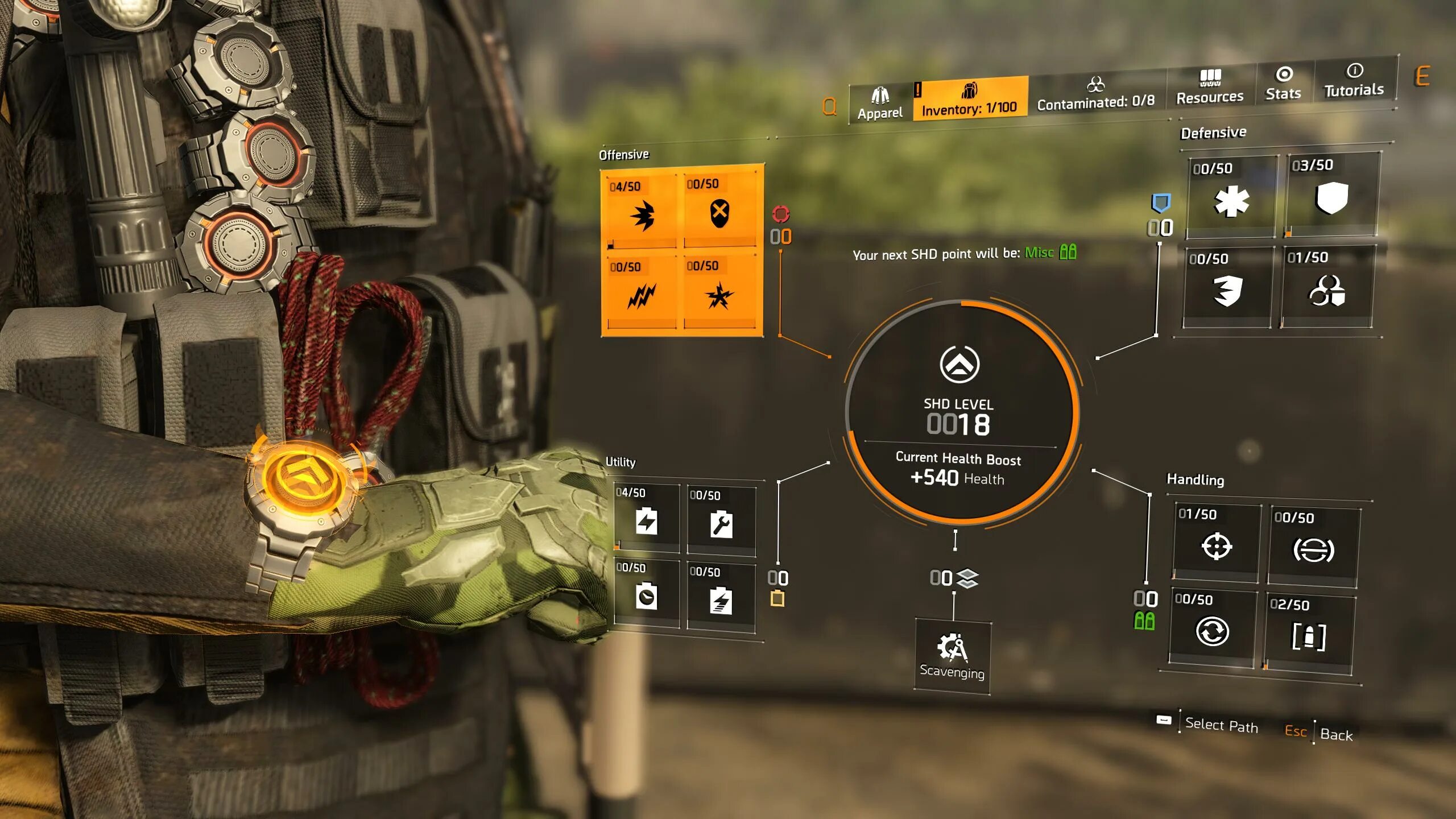Open the Inventory tab
The width and height of the screenshot is (1456, 819).
970,99
